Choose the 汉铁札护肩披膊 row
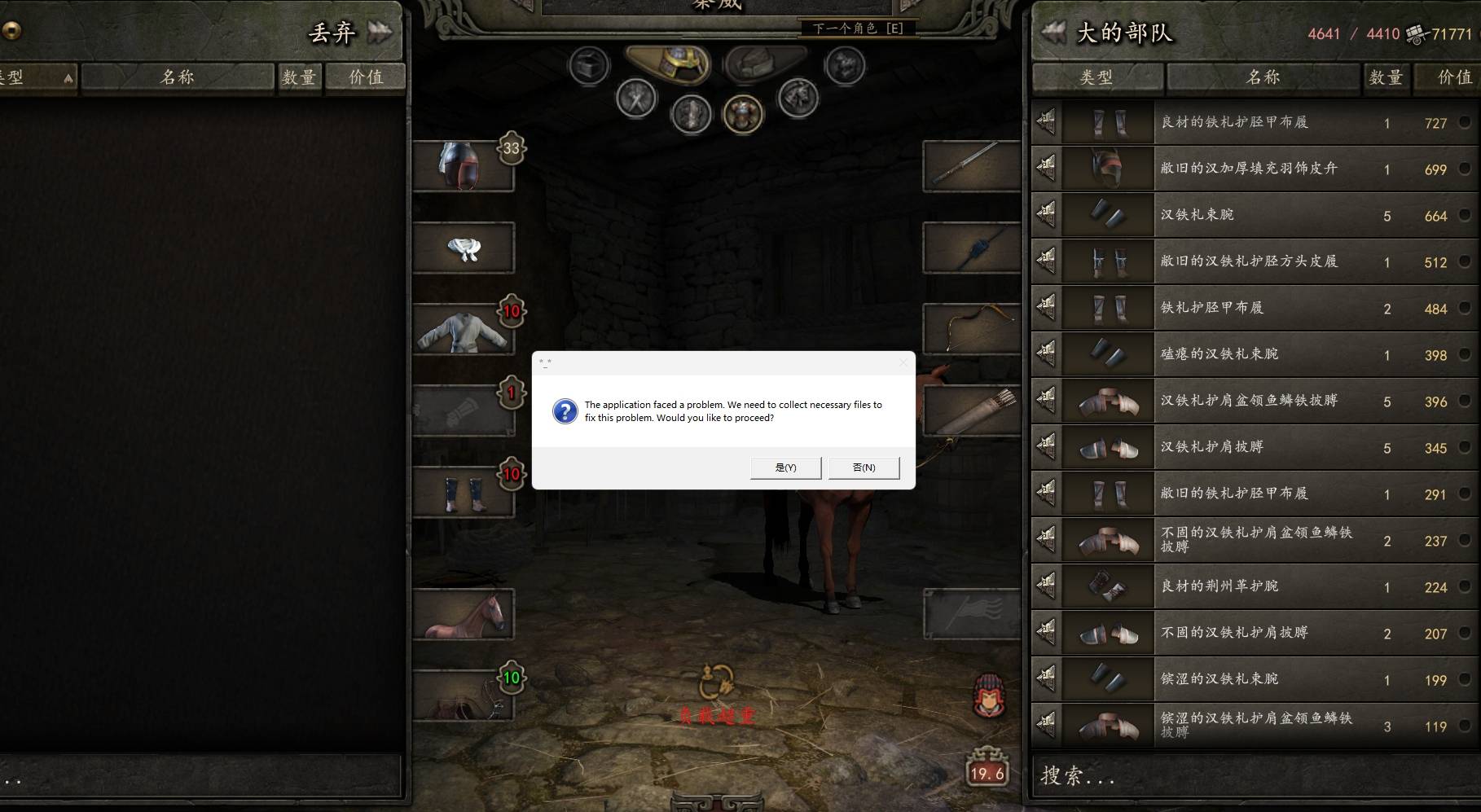This screenshot has height=812, width=1481. tap(1255, 447)
